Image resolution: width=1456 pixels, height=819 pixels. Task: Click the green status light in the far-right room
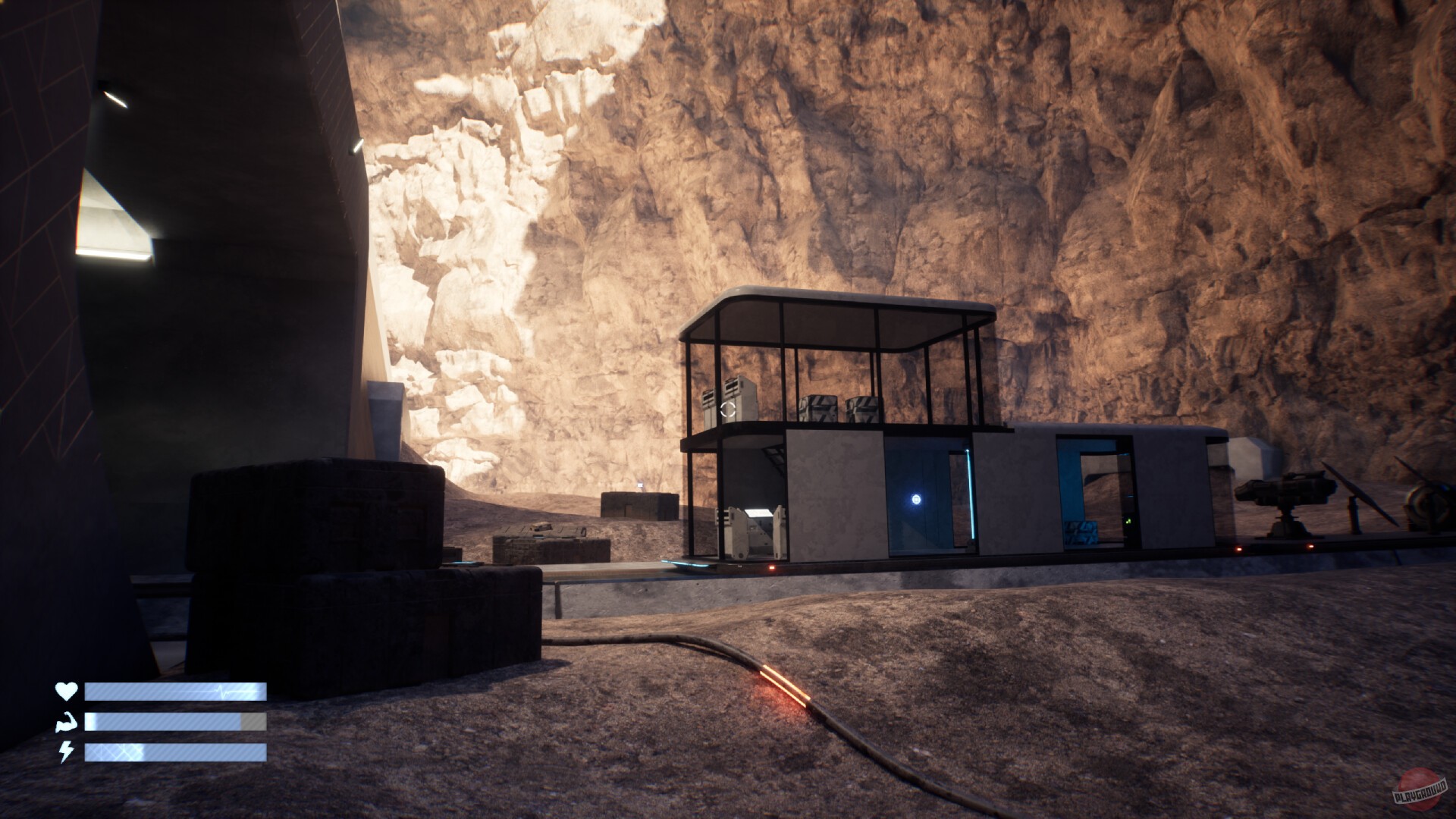[1128, 521]
